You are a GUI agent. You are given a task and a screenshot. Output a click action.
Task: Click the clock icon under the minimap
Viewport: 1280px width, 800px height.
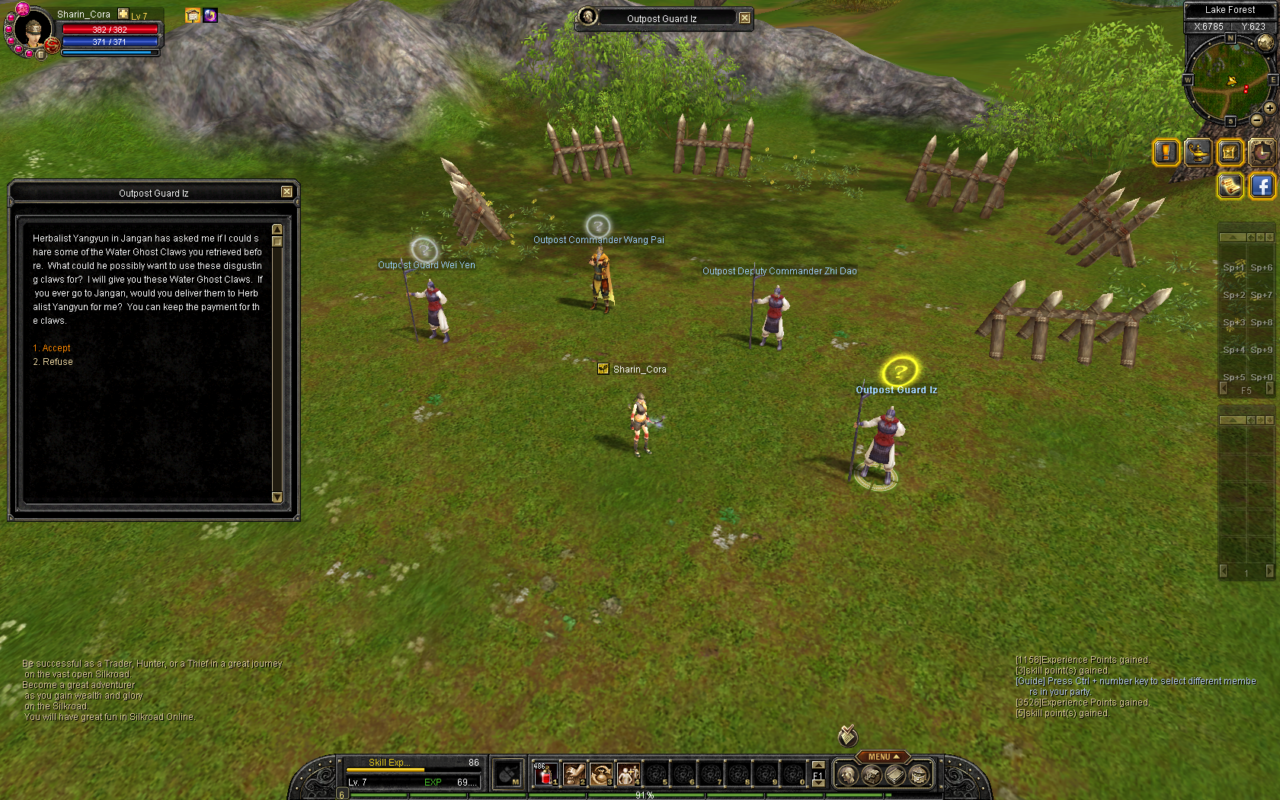pyautogui.click(x=1262, y=152)
